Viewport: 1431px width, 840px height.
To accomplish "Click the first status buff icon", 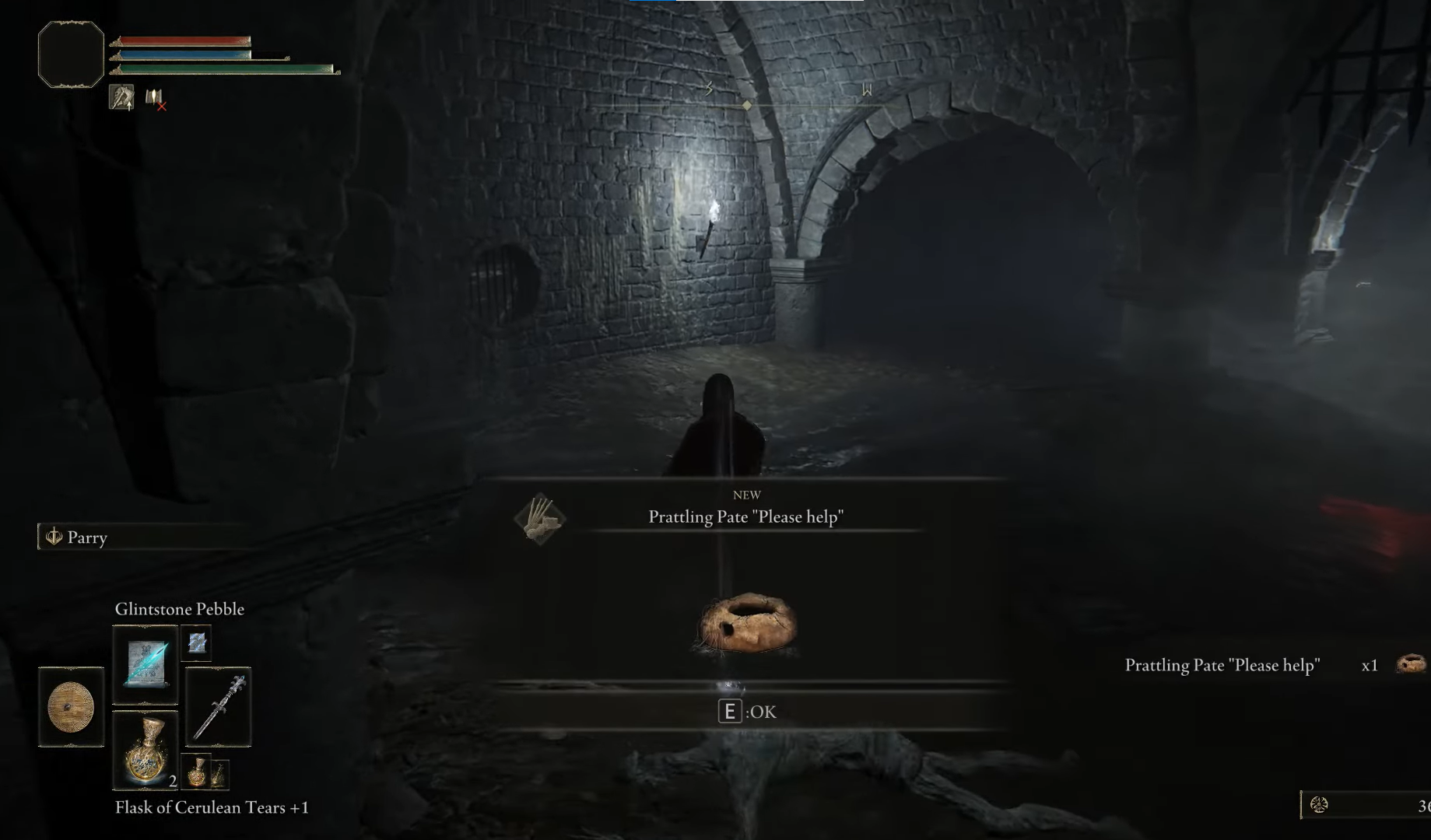I will point(121,97).
